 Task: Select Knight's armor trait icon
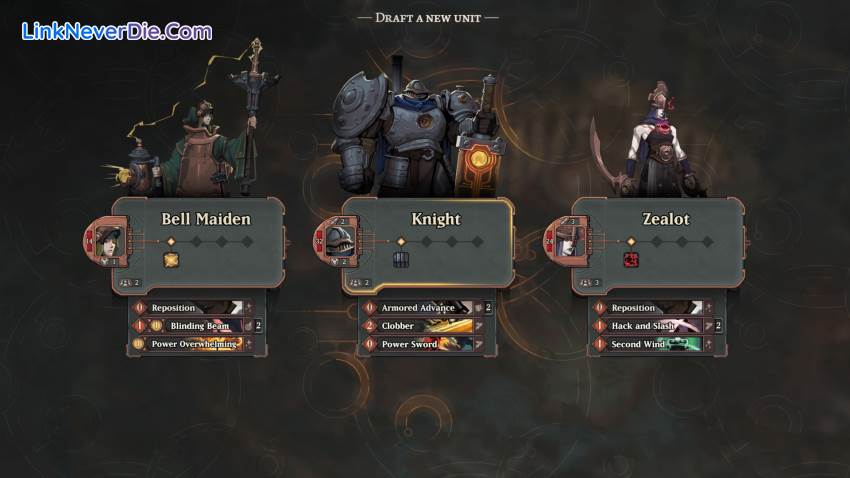401,260
